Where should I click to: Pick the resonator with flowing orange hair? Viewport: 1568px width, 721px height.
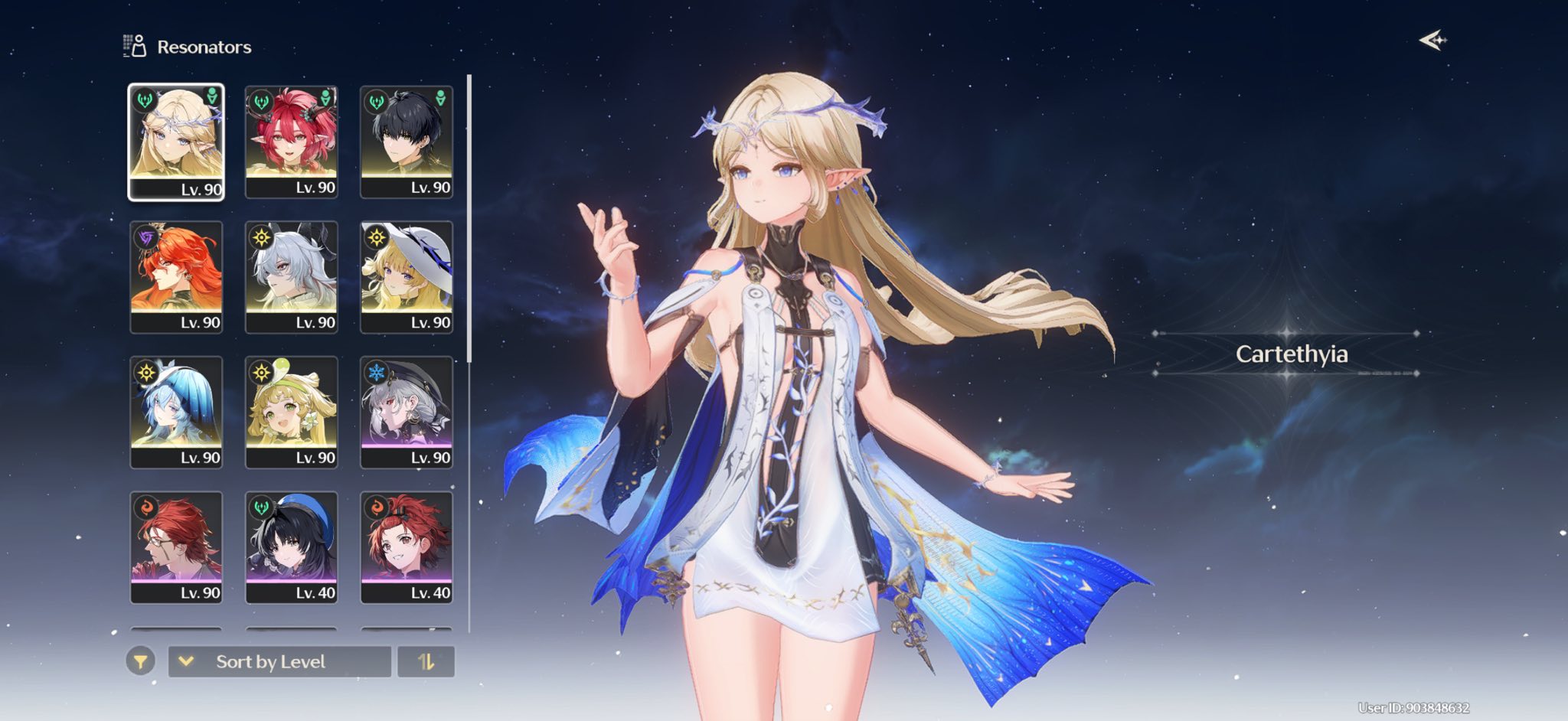pyautogui.click(x=176, y=276)
